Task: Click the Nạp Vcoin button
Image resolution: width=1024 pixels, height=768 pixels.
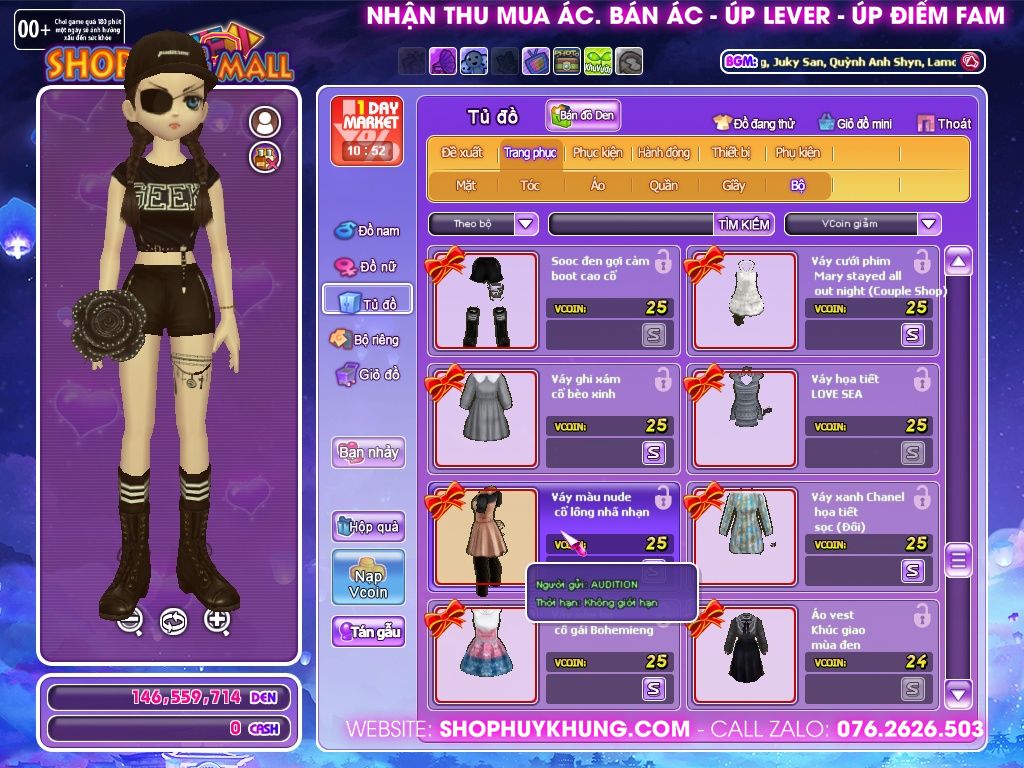Action: click(368, 577)
